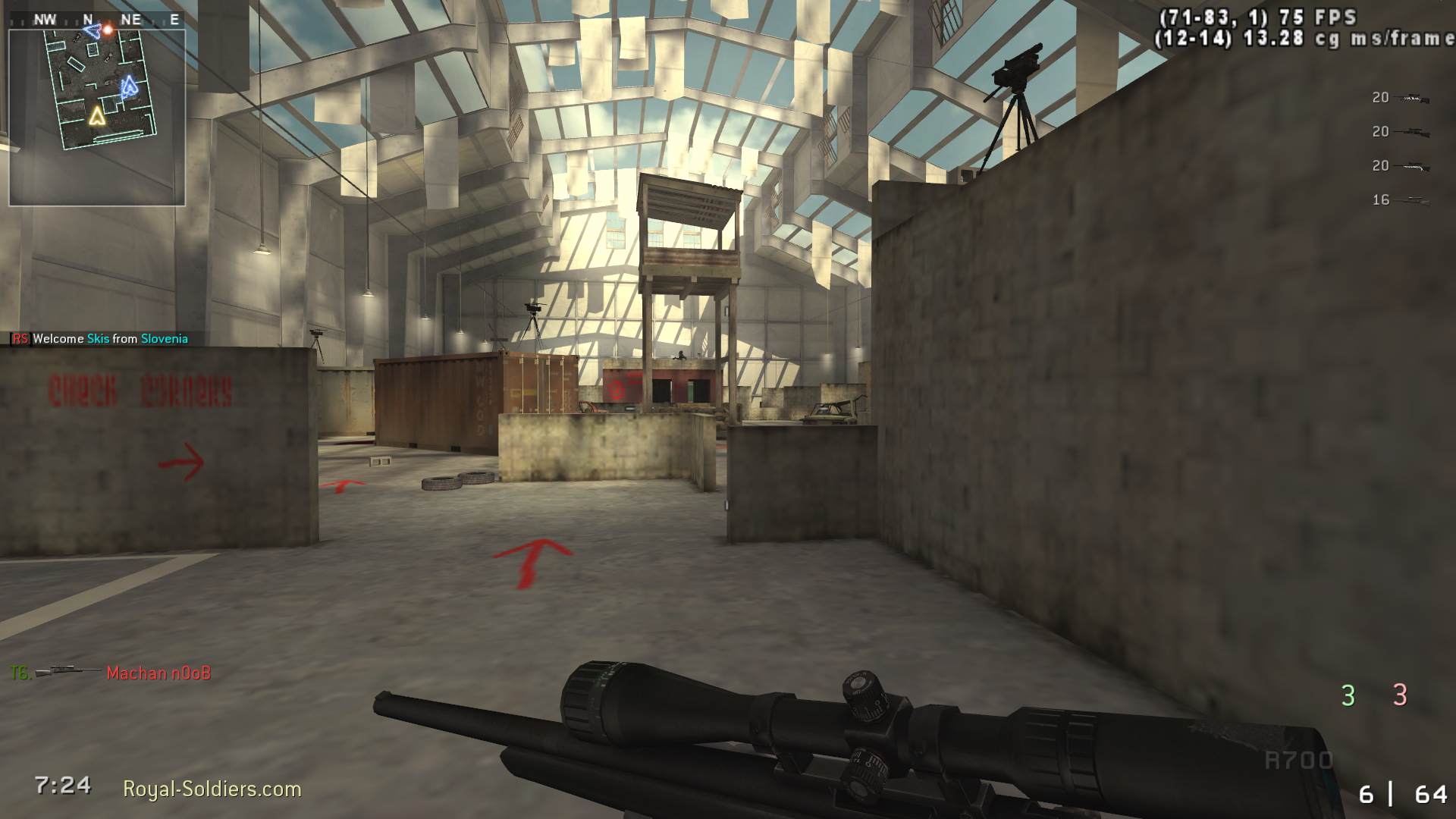Select the first scoped rifle icon with 20 ammo
1456x819 pixels.
1412,97
